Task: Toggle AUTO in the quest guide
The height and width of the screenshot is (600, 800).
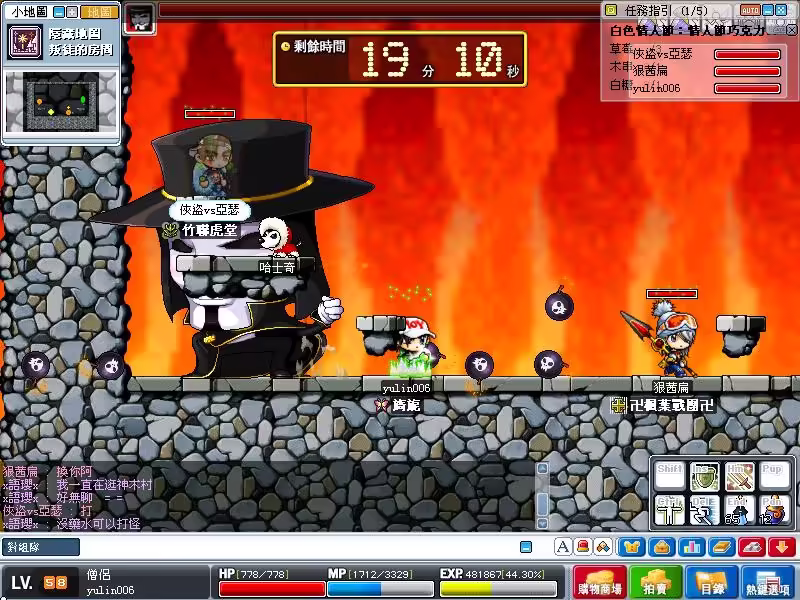Action: pos(750,10)
